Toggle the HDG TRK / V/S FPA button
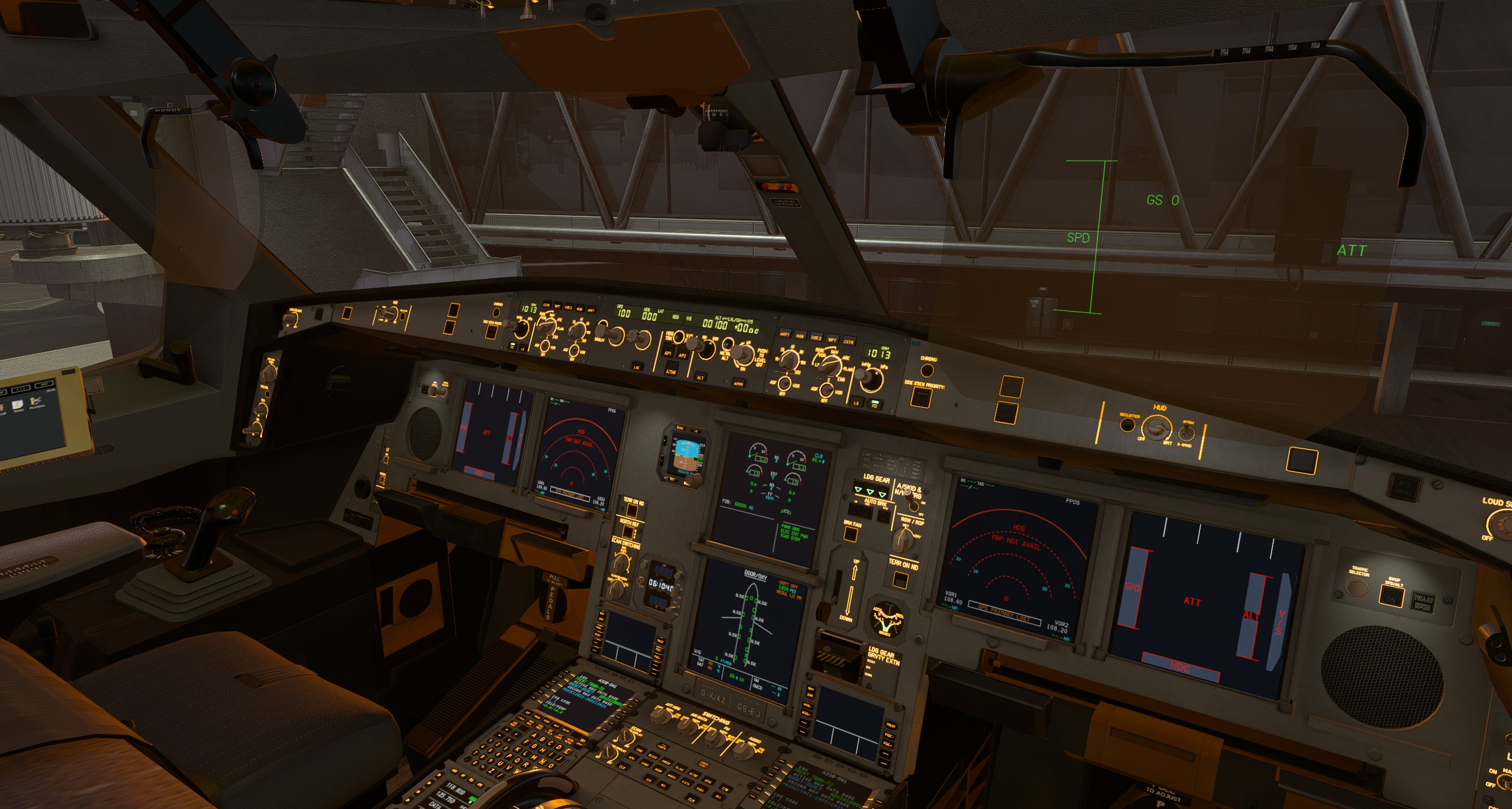The height and width of the screenshot is (809, 1512). coord(679,337)
